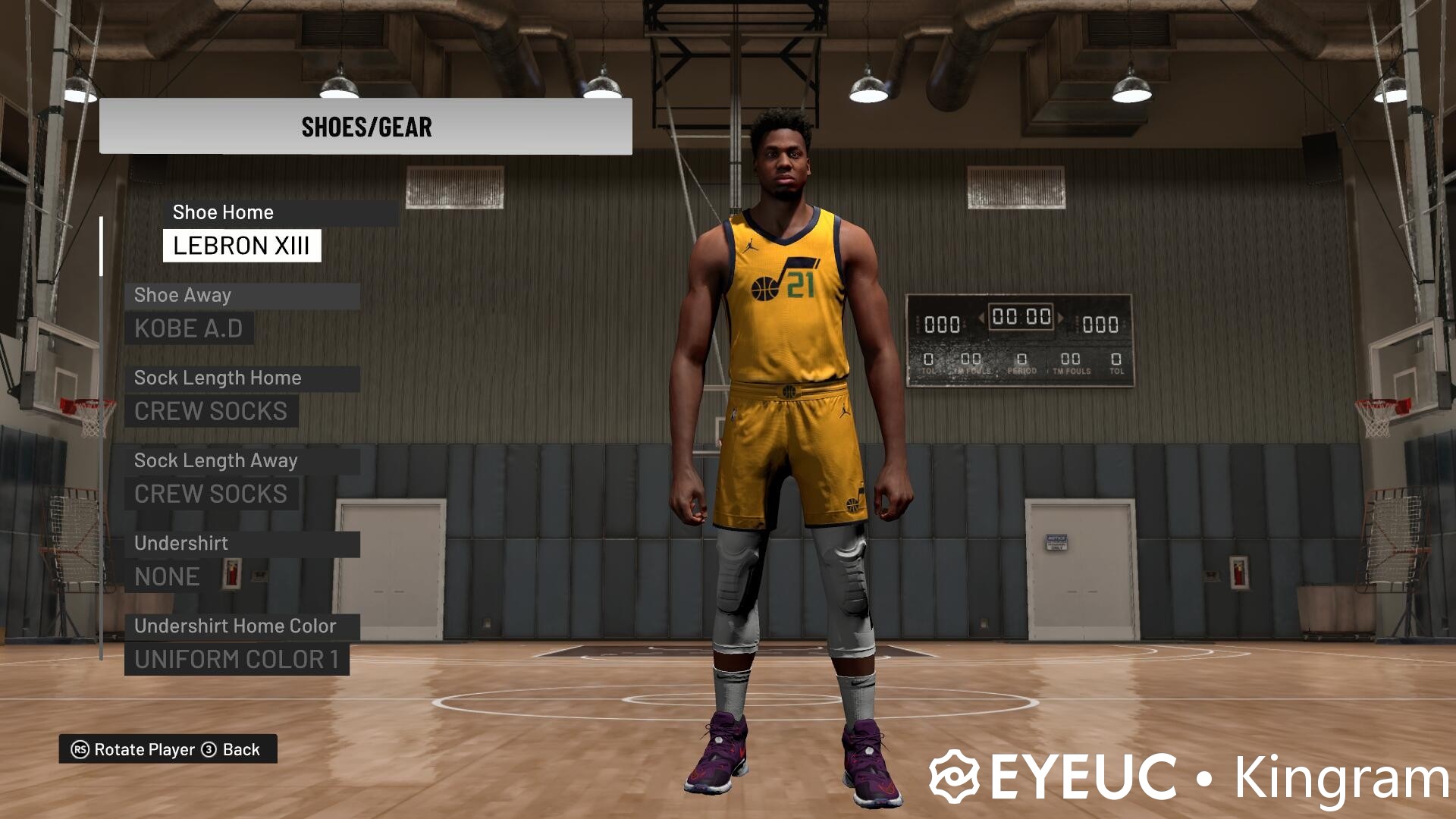Select the Shoe Away option
This screenshot has height=819, width=1456.
tap(183, 296)
